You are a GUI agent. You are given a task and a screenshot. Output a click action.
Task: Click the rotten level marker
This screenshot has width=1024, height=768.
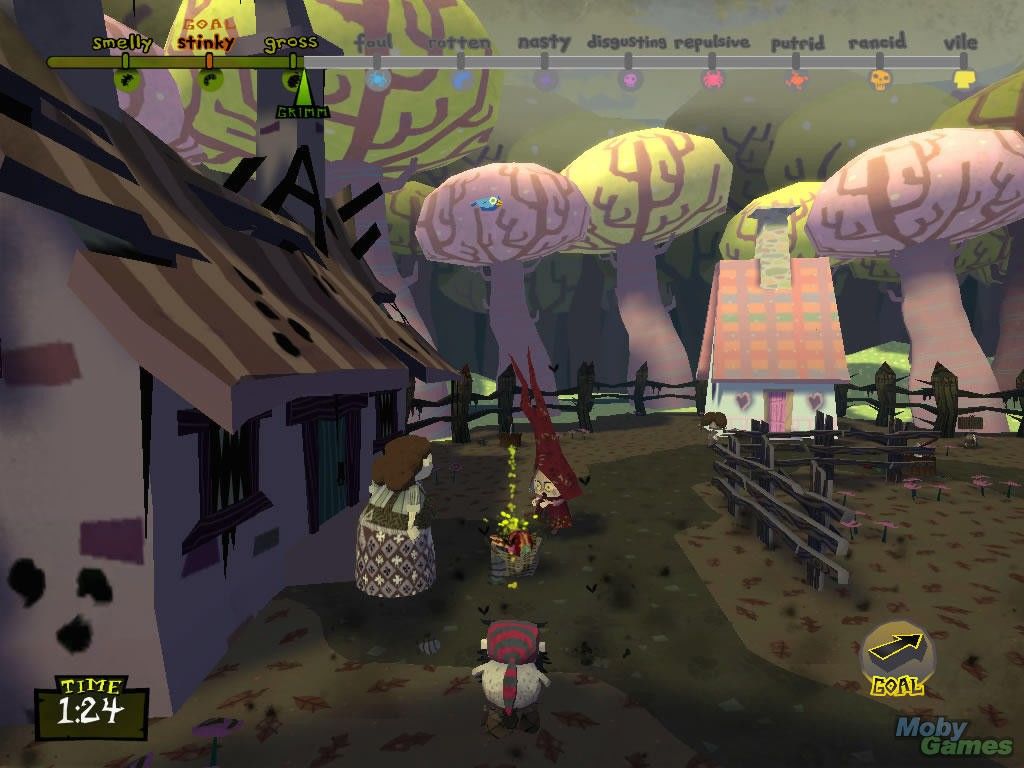click(x=461, y=79)
